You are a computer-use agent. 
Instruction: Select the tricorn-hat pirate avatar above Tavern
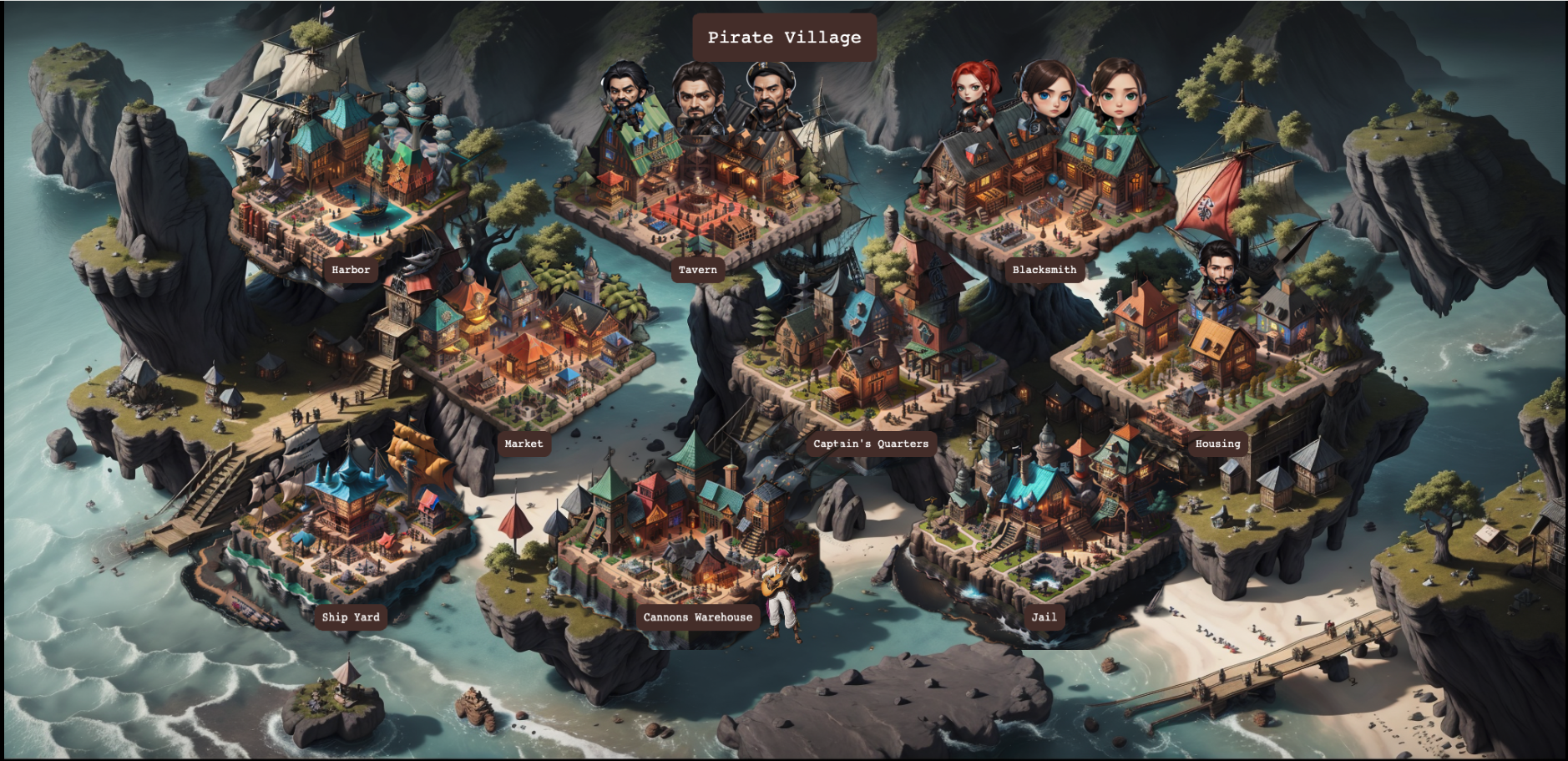pos(771,94)
